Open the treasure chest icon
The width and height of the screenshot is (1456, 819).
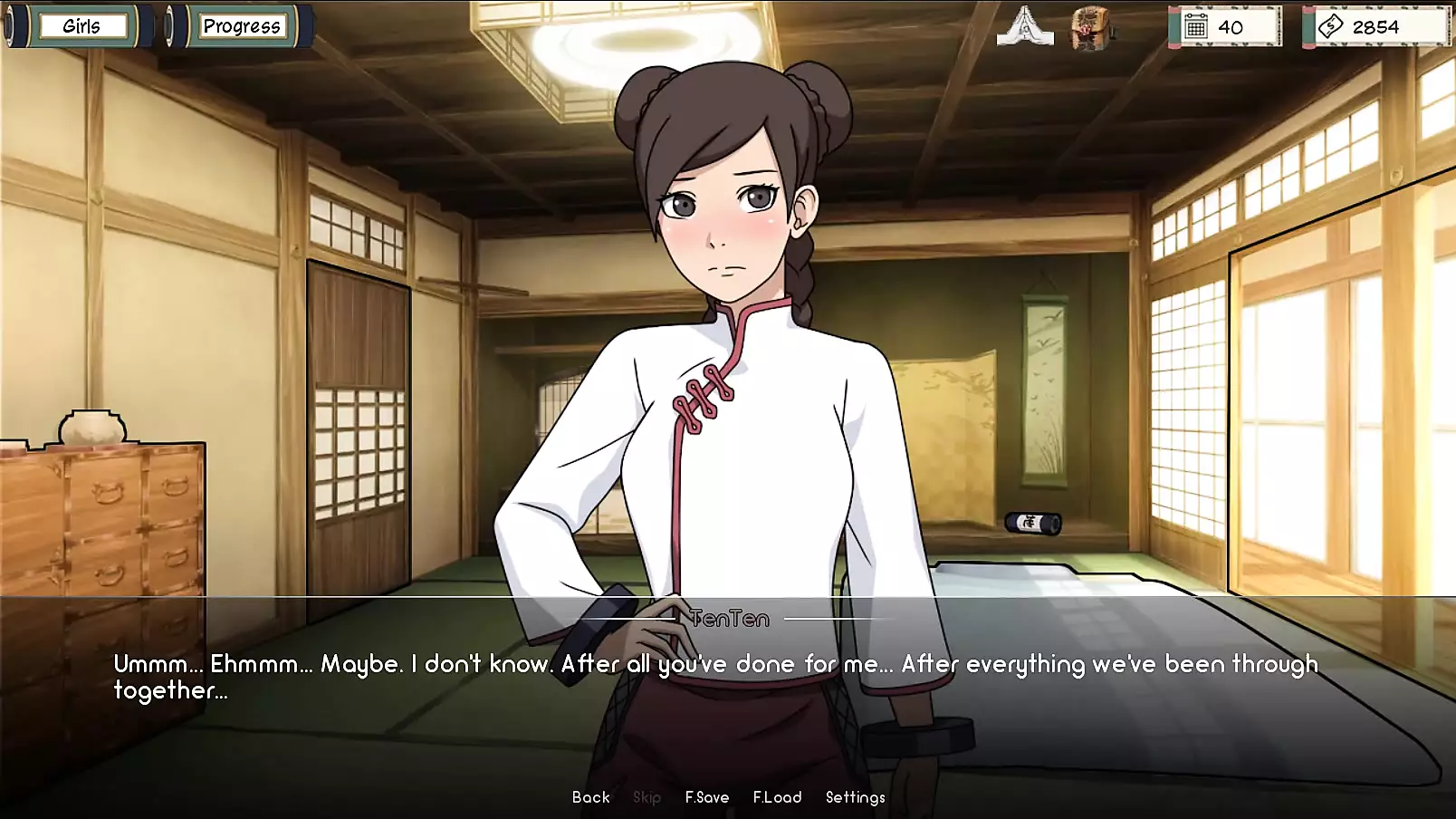click(1090, 28)
